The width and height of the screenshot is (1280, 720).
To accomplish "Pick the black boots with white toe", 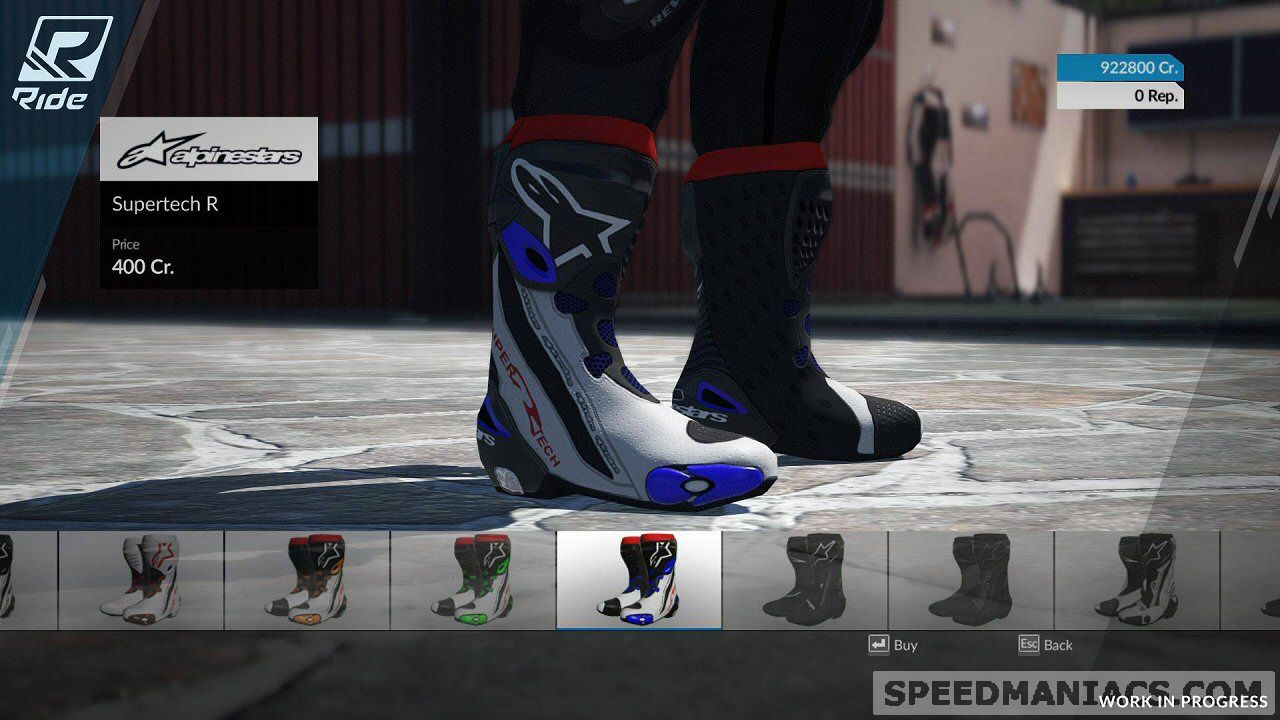I will point(1137,580).
